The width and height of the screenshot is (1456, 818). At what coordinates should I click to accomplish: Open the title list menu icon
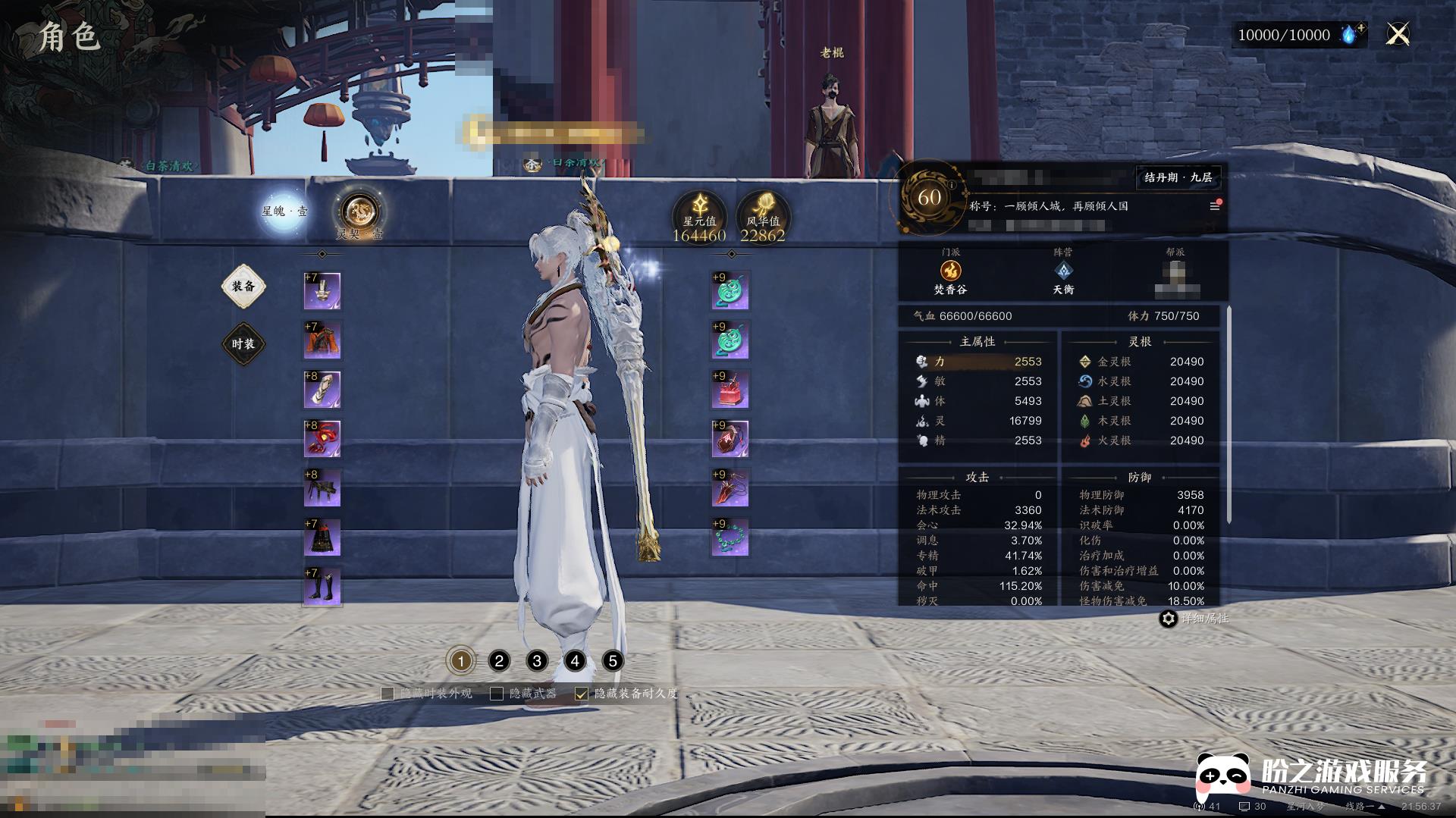pyautogui.click(x=1214, y=206)
